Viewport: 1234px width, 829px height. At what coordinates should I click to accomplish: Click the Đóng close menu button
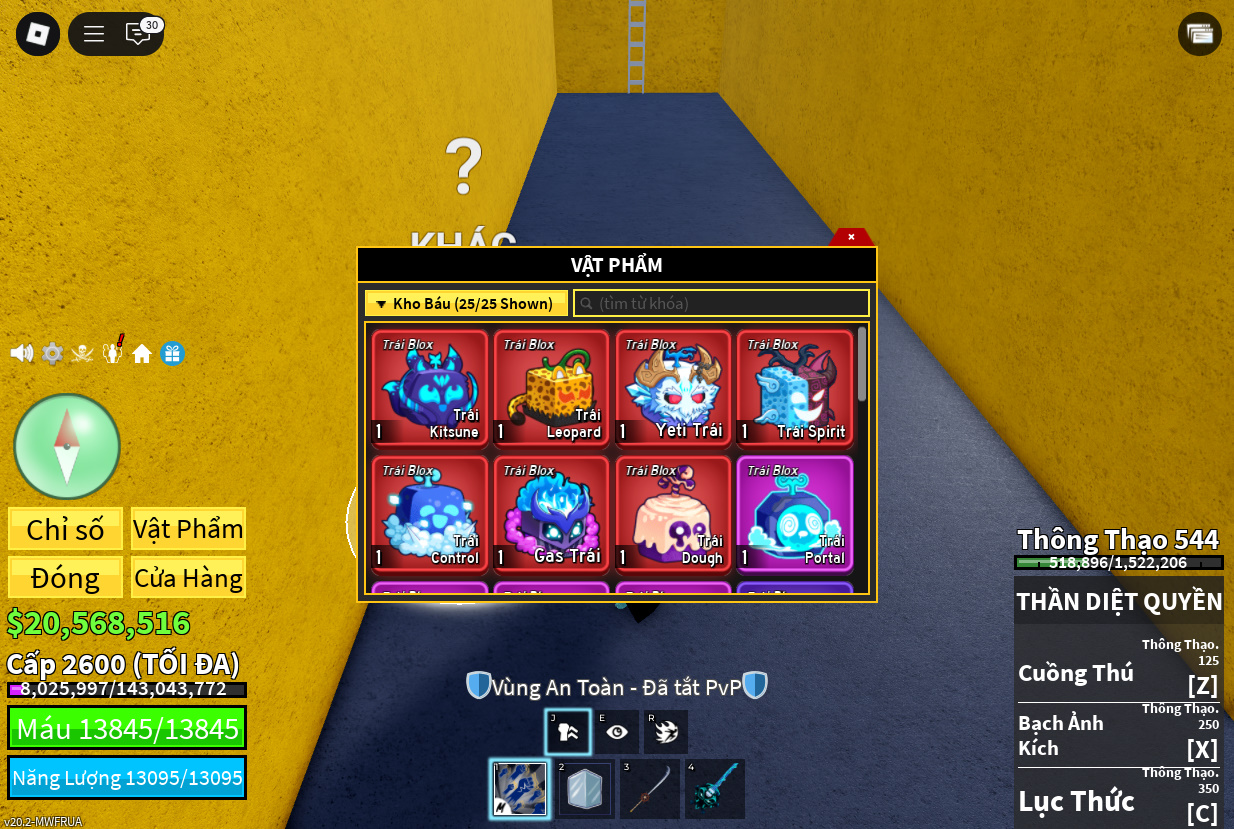click(66, 578)
